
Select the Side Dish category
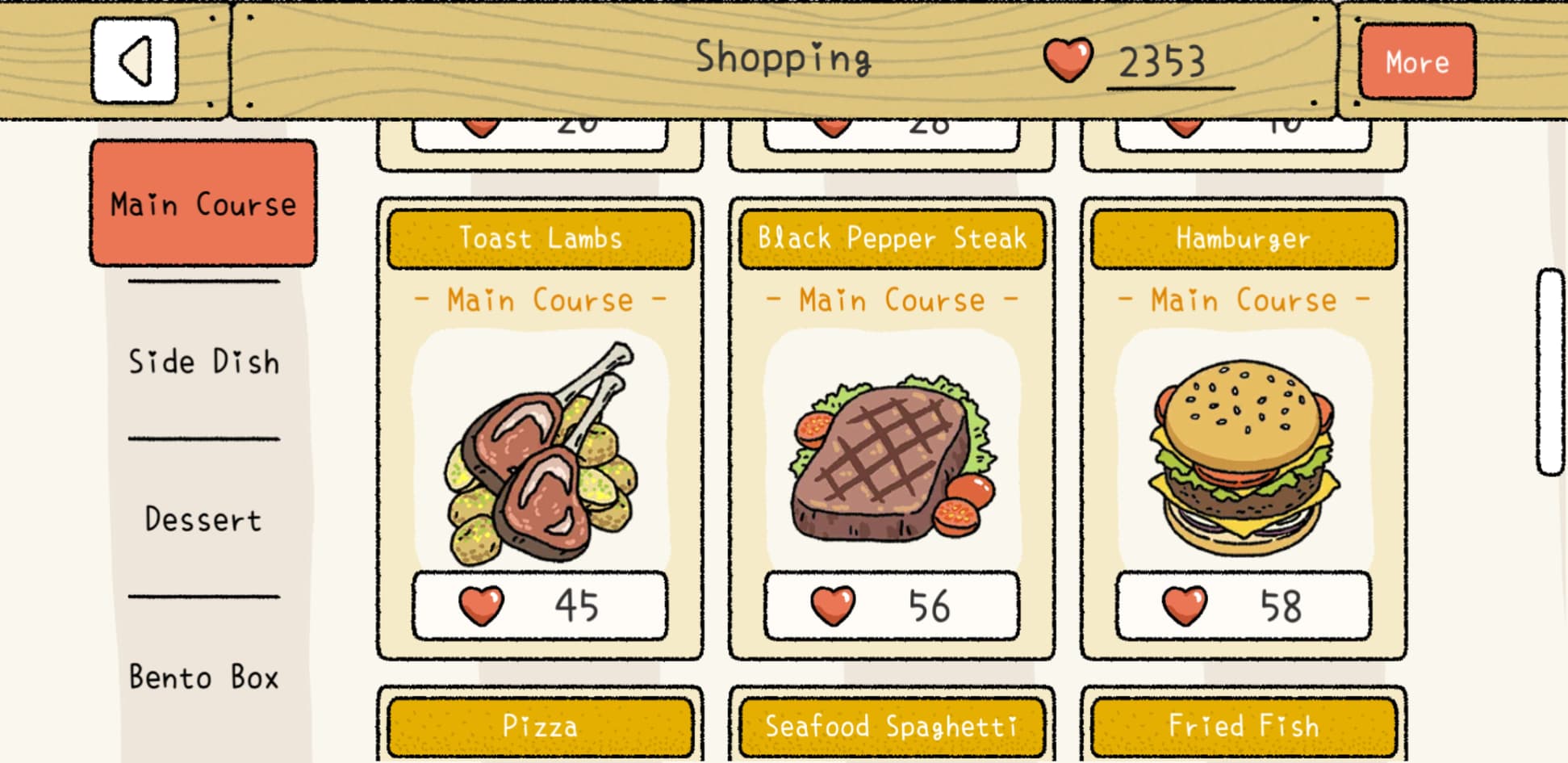(203, 361)
